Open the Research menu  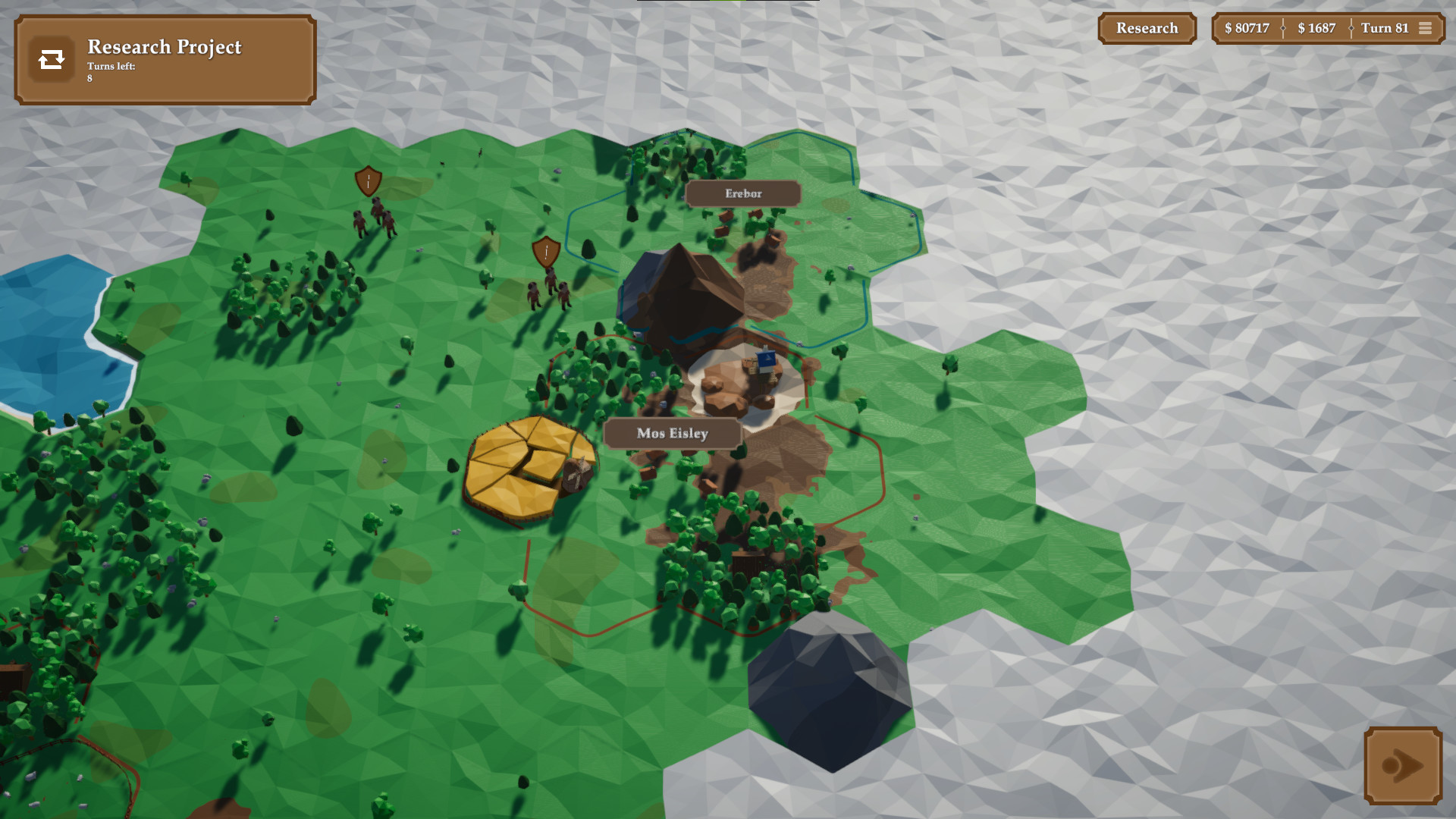coord(1147,28)
